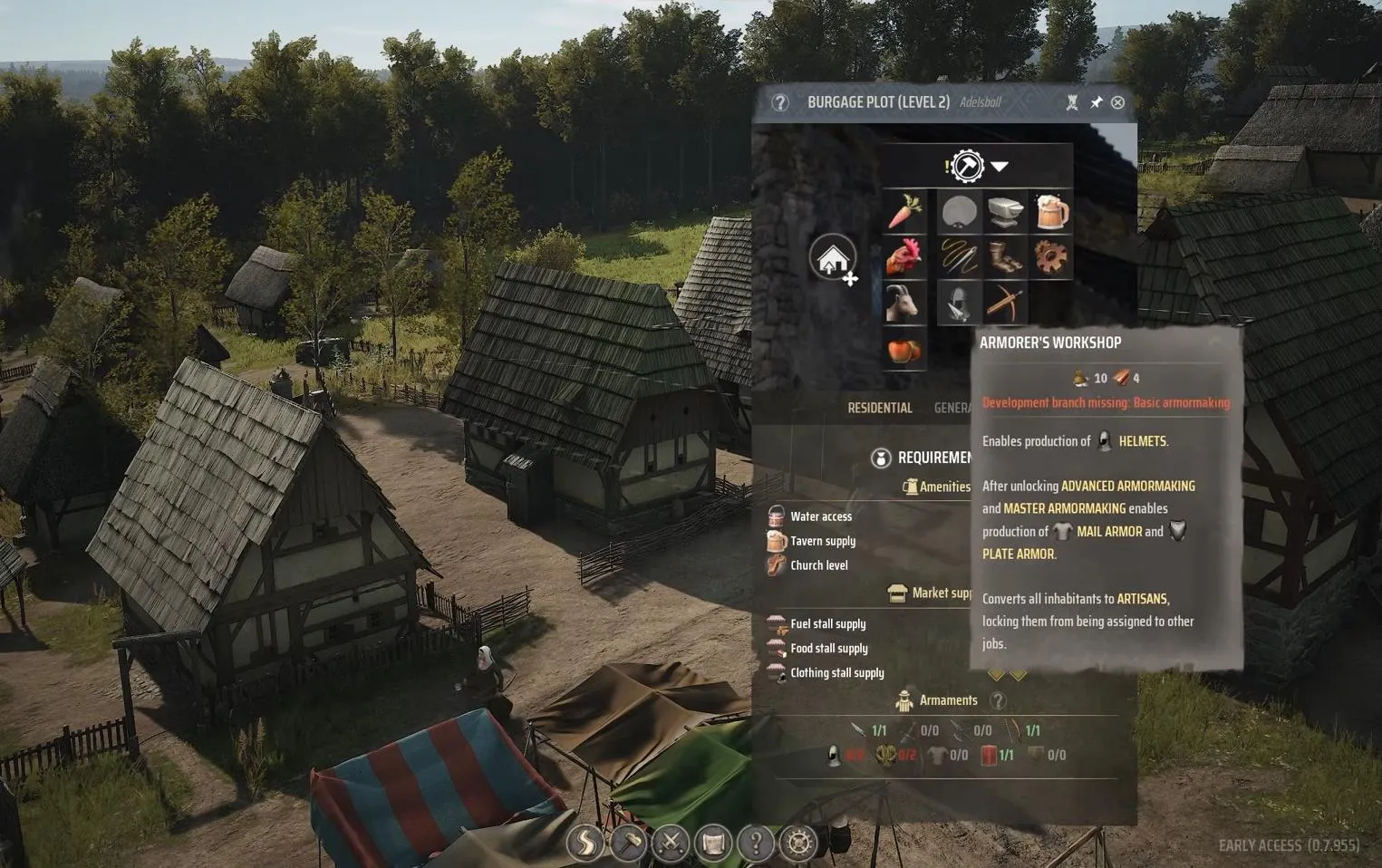Expand the backyard extension dropdown arrow
The height and width of the screenshot is (868, 1382).
point(999,167)
